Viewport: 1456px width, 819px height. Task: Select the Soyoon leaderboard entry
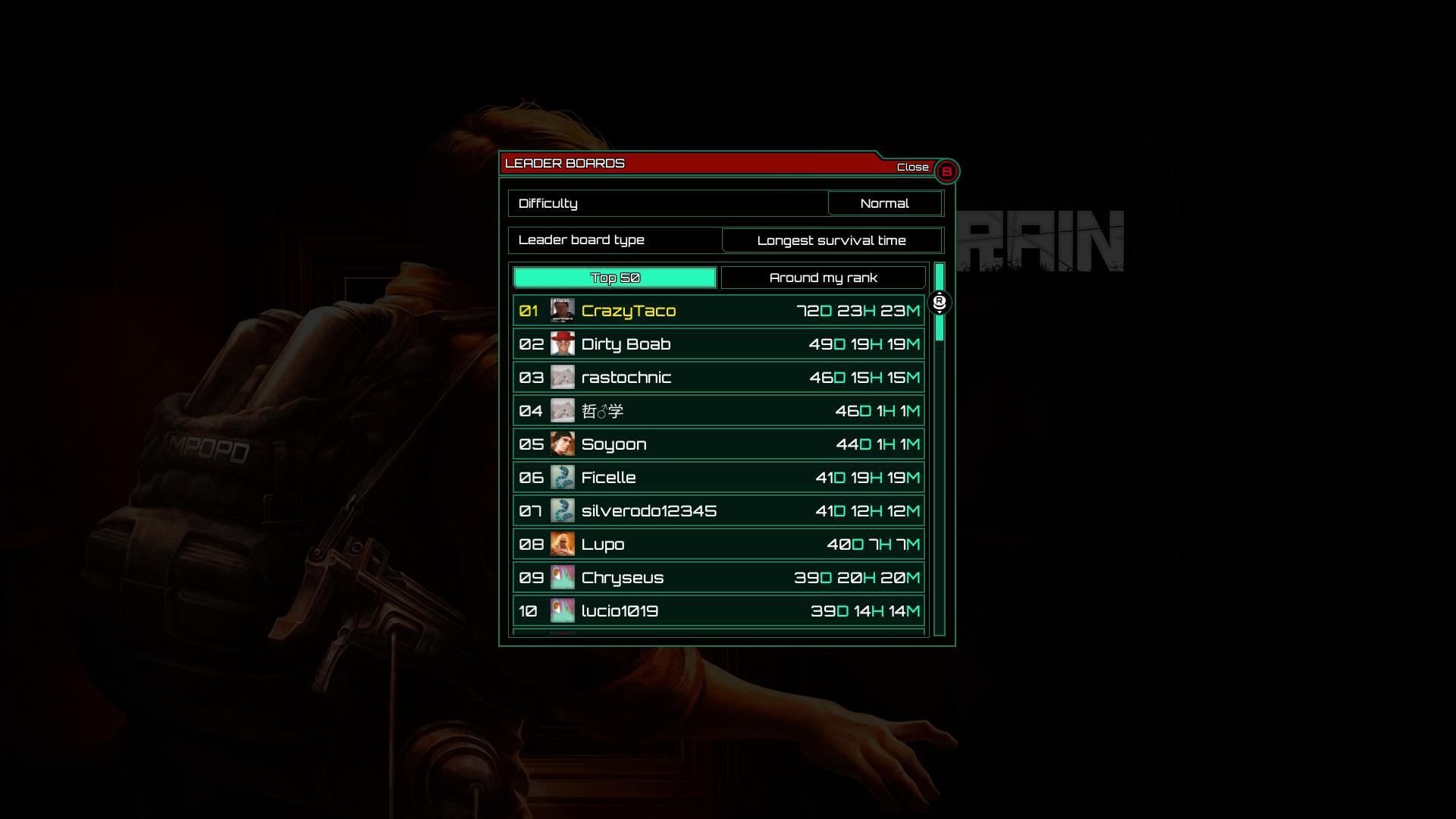tap(718, 444)
